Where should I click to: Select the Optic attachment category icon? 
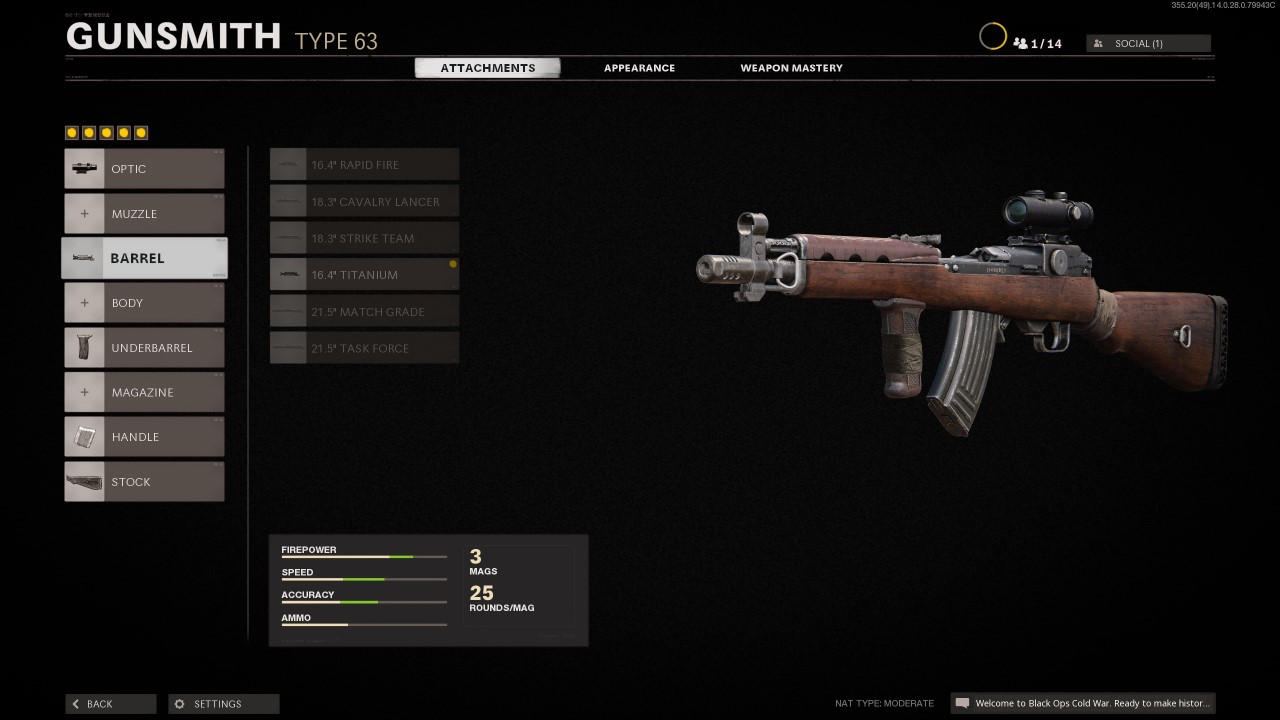coord(85,168)
